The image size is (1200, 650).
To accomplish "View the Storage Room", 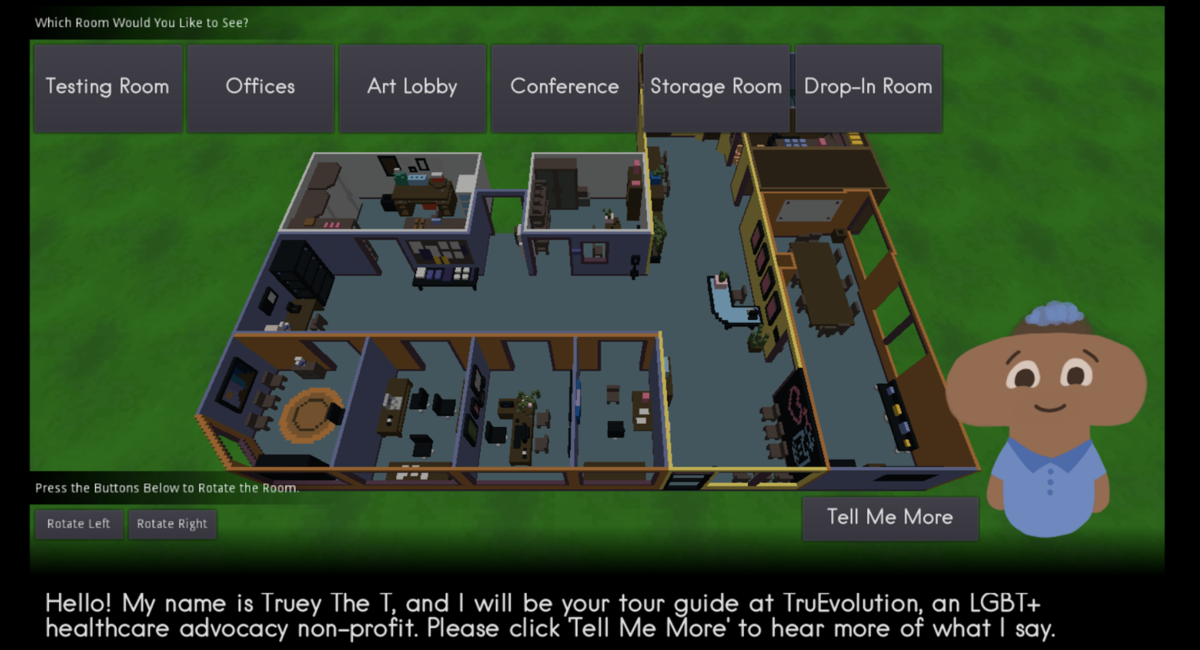I will [716, 87].
